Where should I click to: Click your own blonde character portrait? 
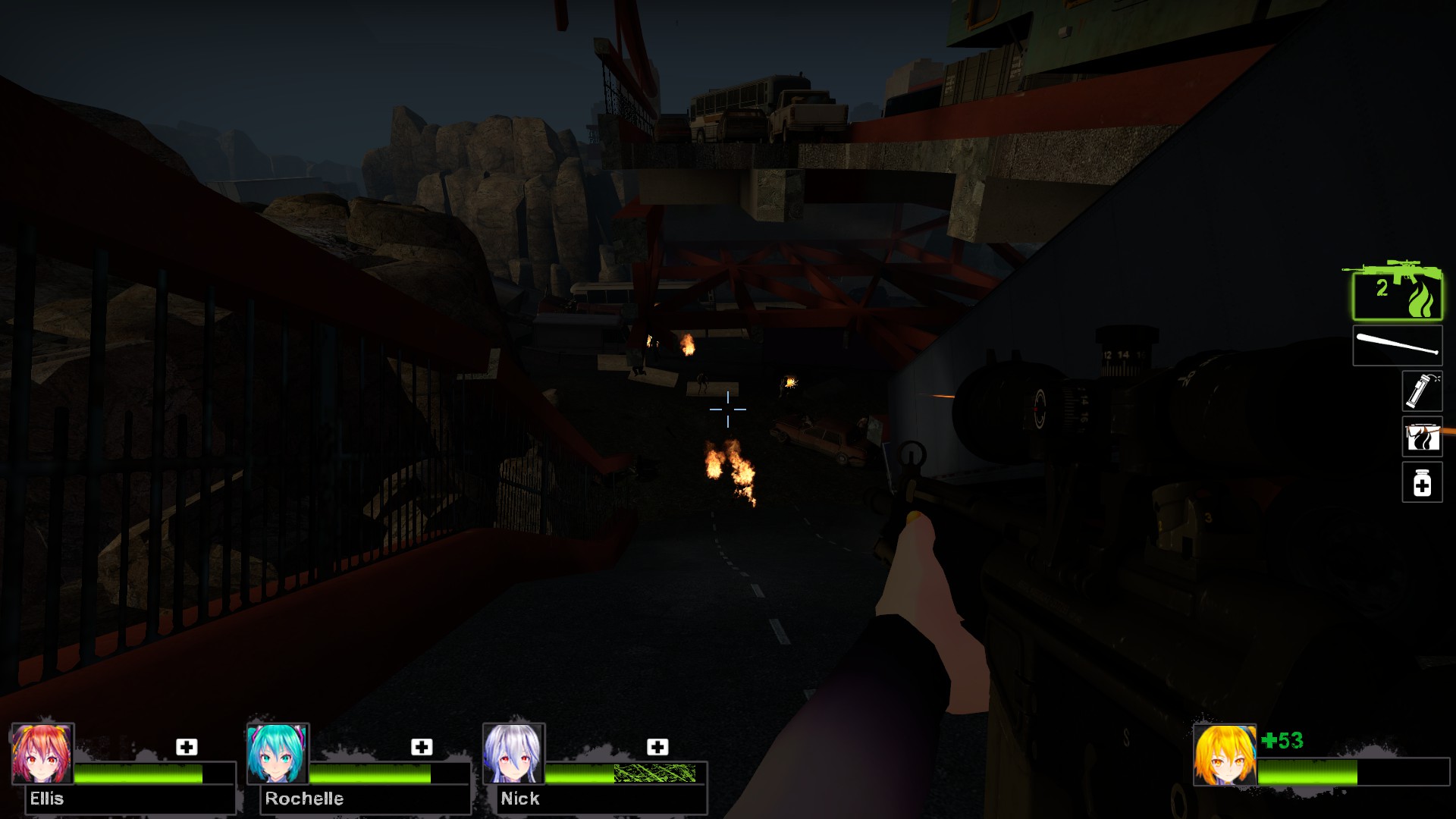click(1224, 755)
